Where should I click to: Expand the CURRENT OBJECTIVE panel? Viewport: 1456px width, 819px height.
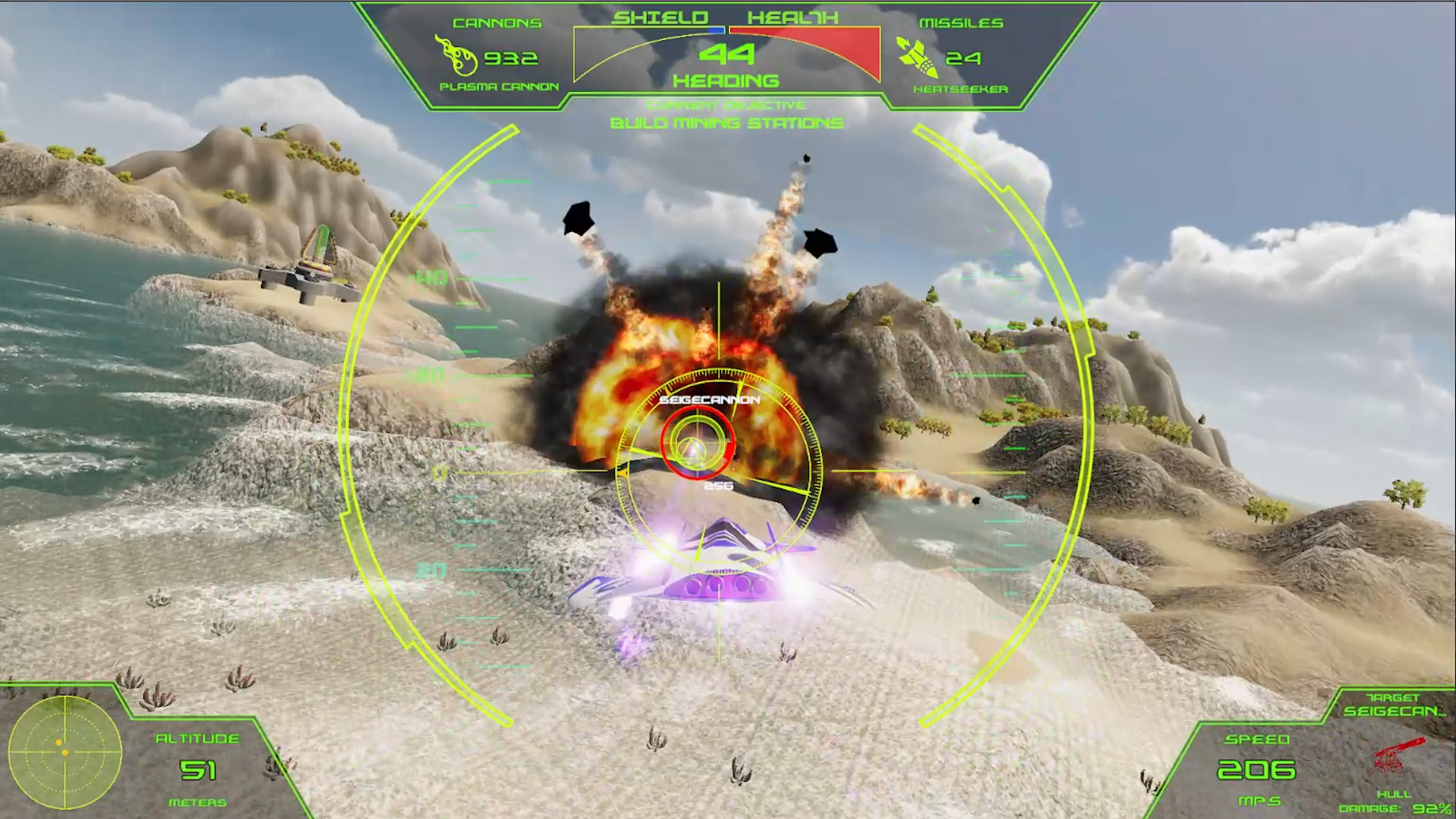point(724,105)
